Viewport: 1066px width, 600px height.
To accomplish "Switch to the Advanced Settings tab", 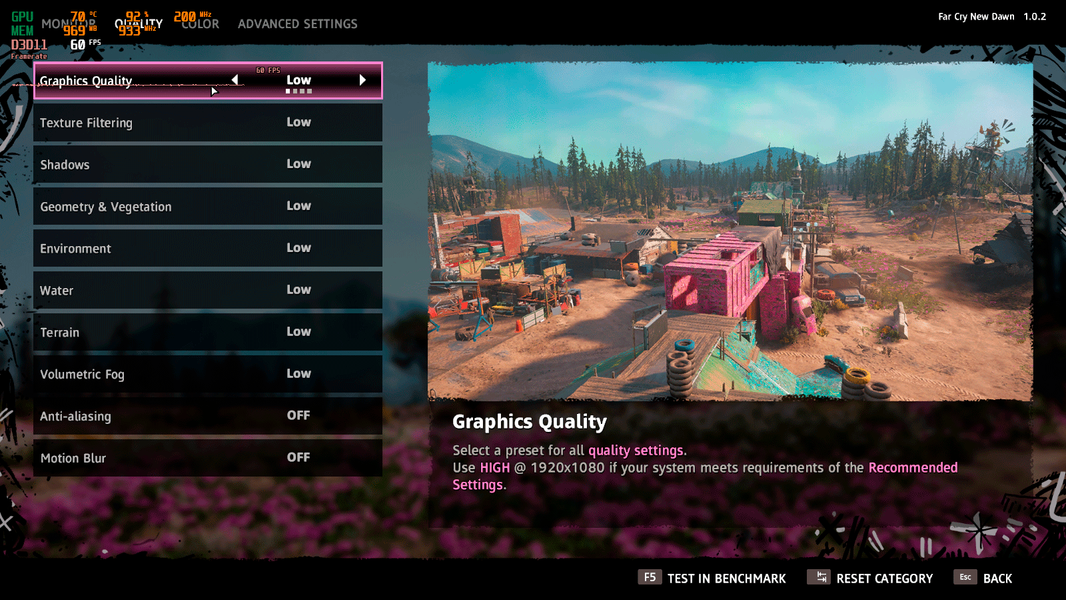I will click(297, 24).
